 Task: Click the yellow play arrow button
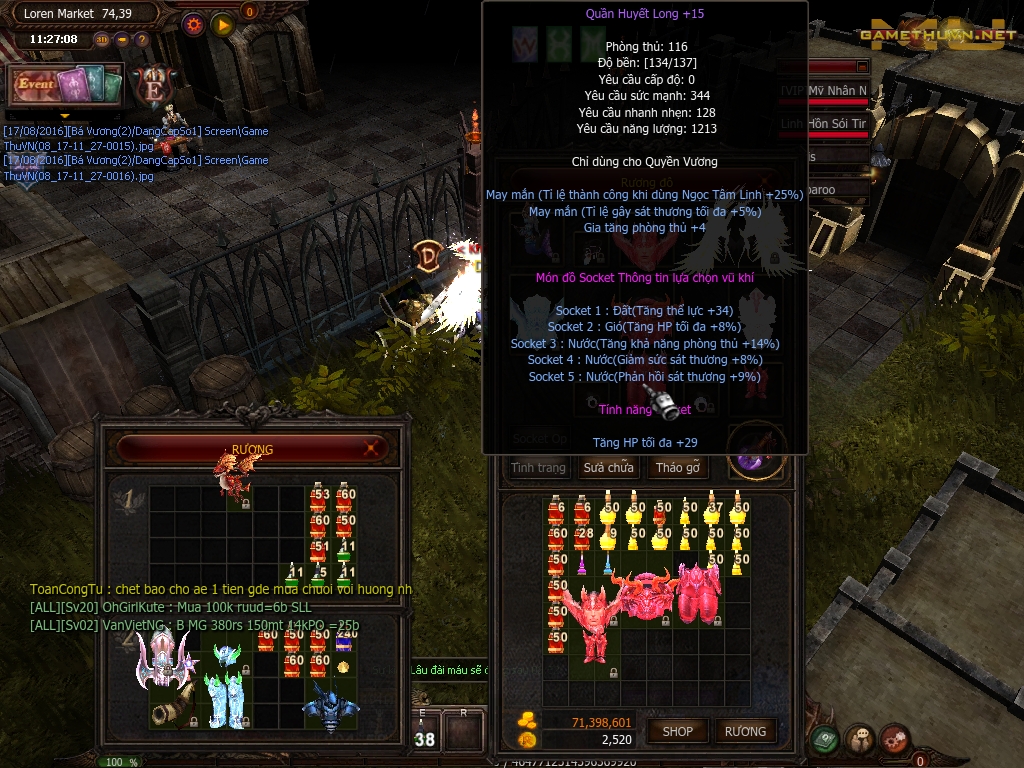point(222,23)
